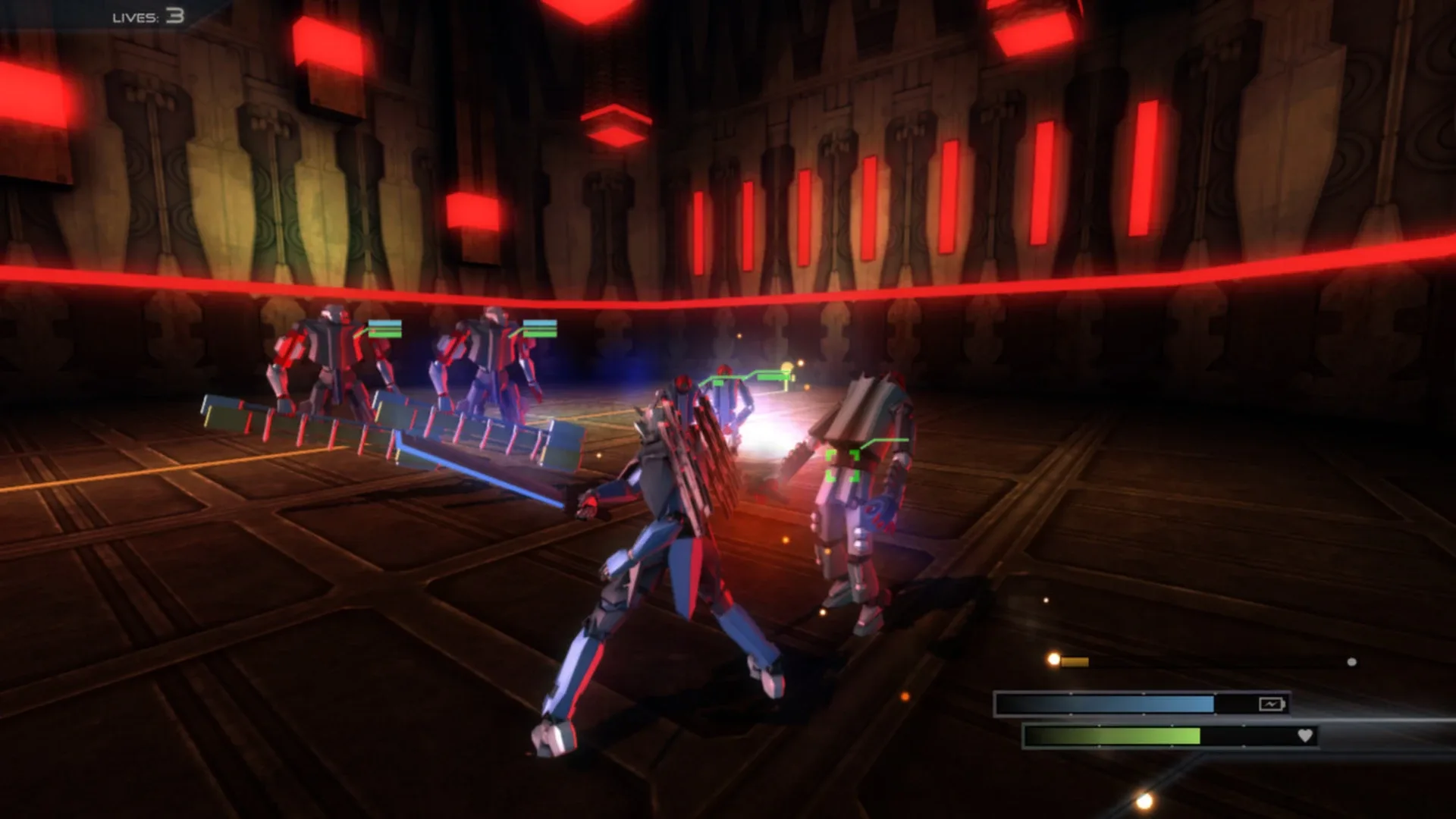This screenshot has height=819, width=1456.
Task: Click the yellow ammo indicator capsule
Action: click(x=1075, y=661)
